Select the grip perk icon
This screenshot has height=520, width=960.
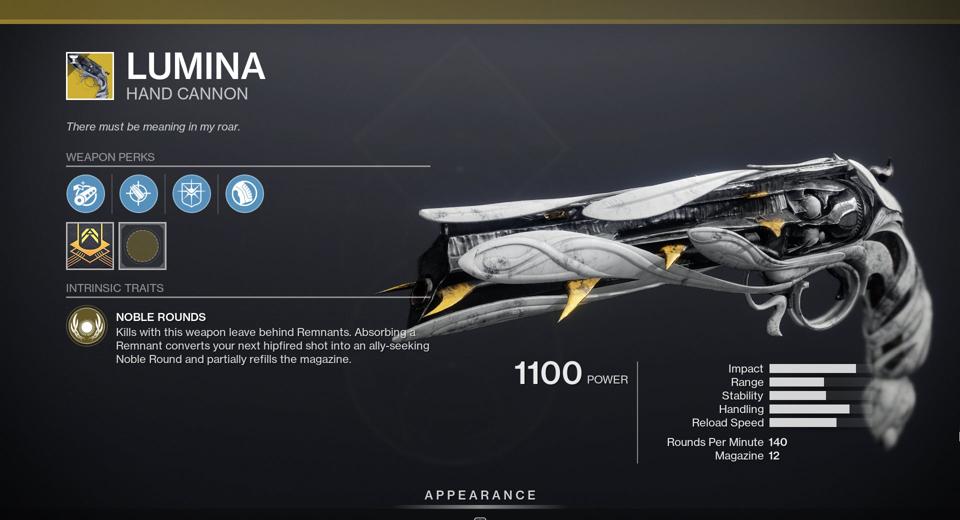point(245,193)
